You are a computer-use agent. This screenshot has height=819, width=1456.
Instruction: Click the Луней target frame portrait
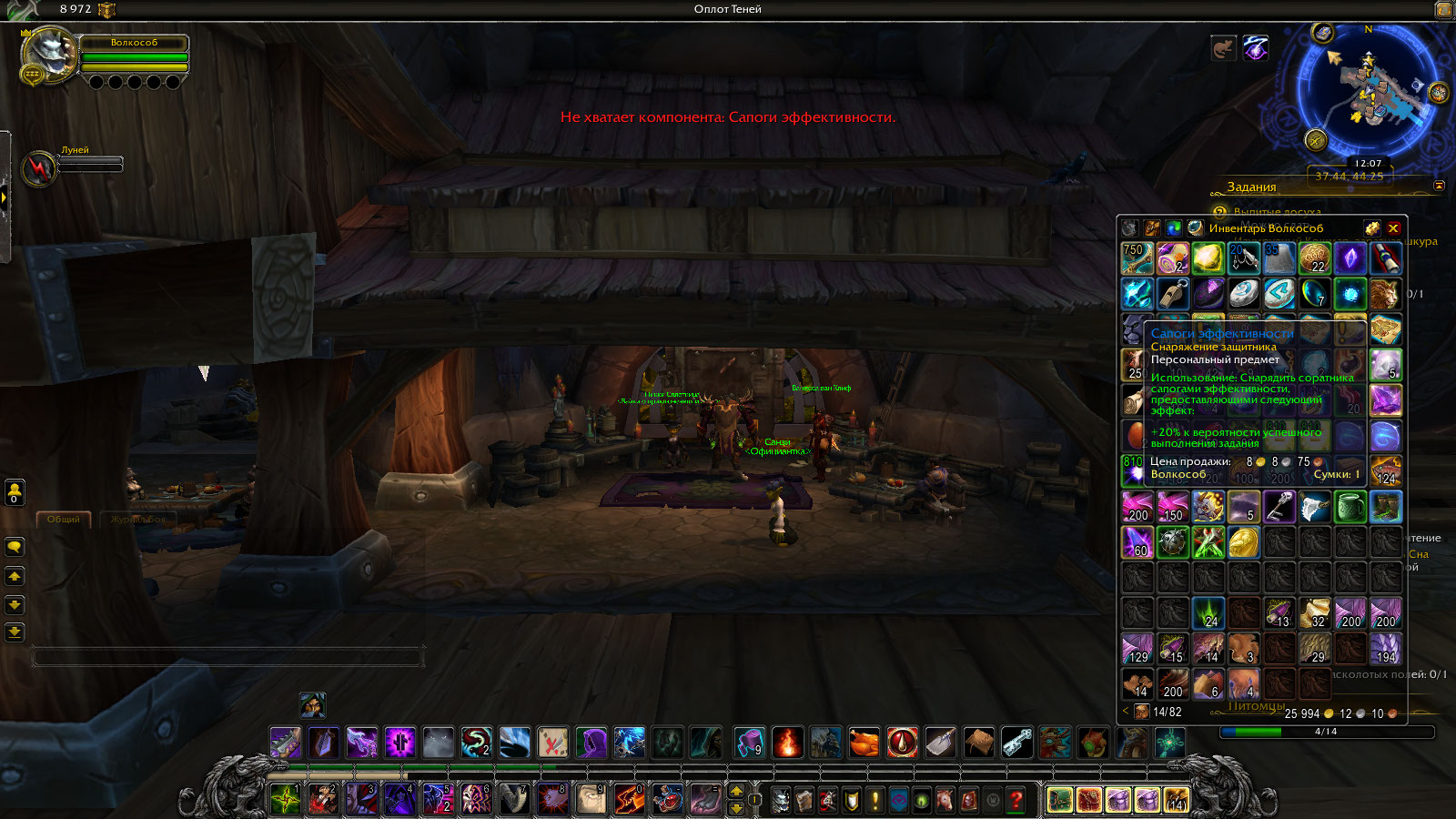point(38,167)
